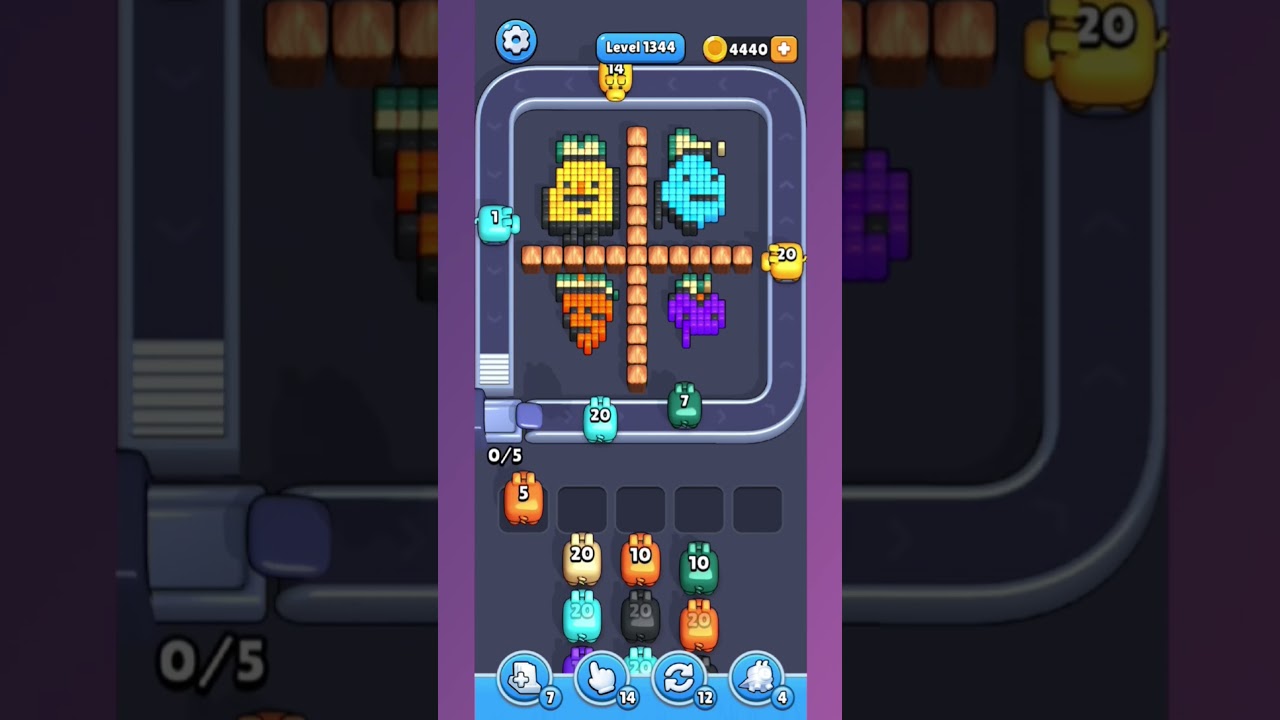This screenshot has width=1280, height=720.
Task: Tap the 0/5 progress counter
Action: pos(504,454)
